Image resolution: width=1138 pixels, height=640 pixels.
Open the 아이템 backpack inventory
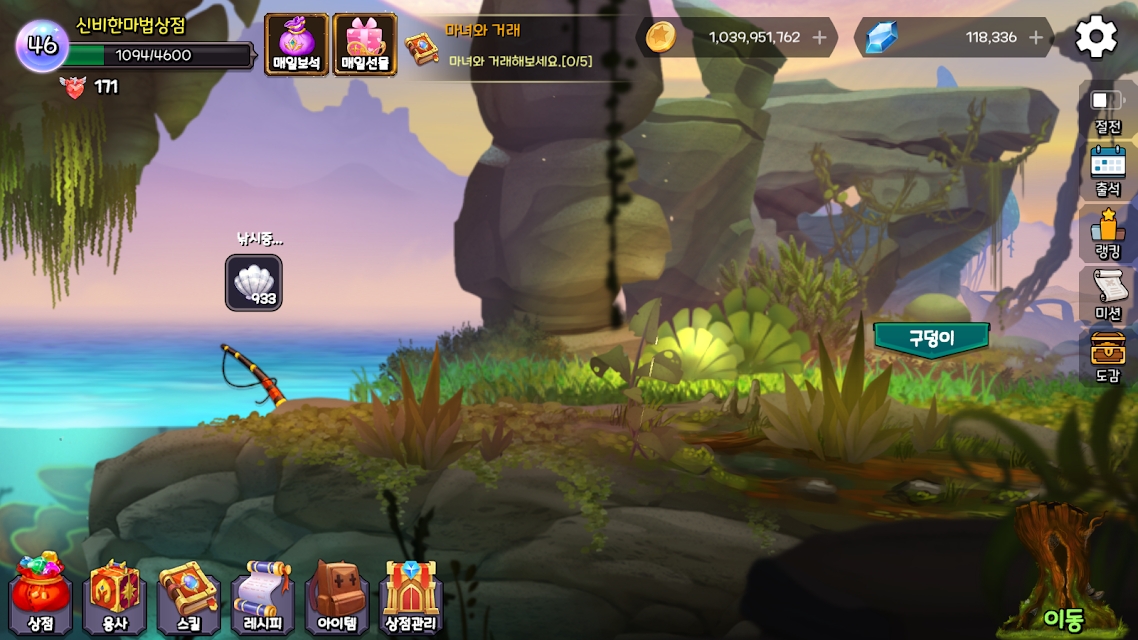337,596
